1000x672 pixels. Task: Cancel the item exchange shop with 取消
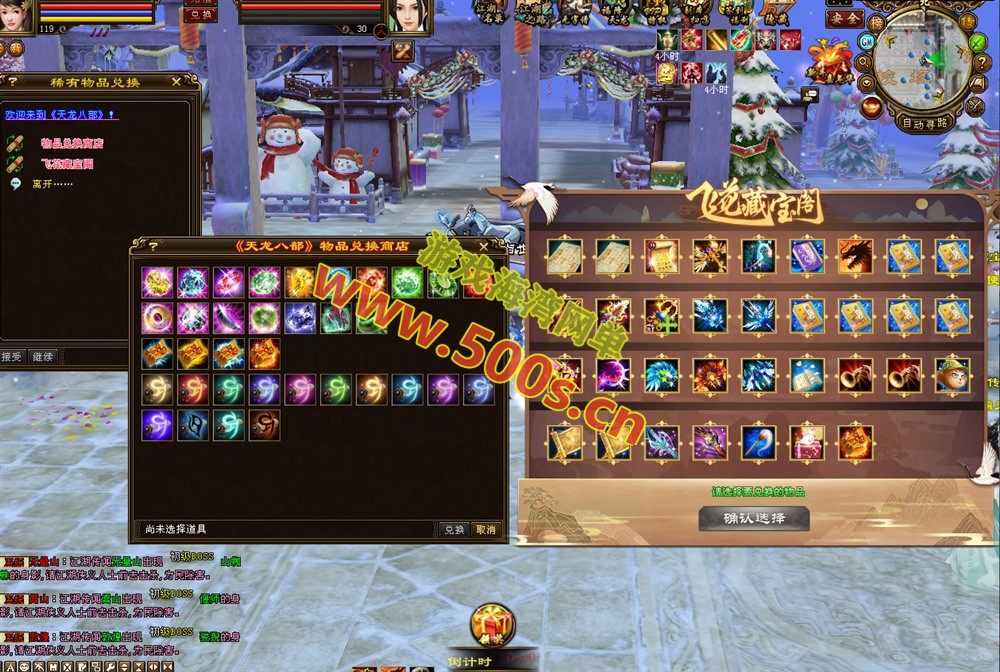click(x=485, y=529)
